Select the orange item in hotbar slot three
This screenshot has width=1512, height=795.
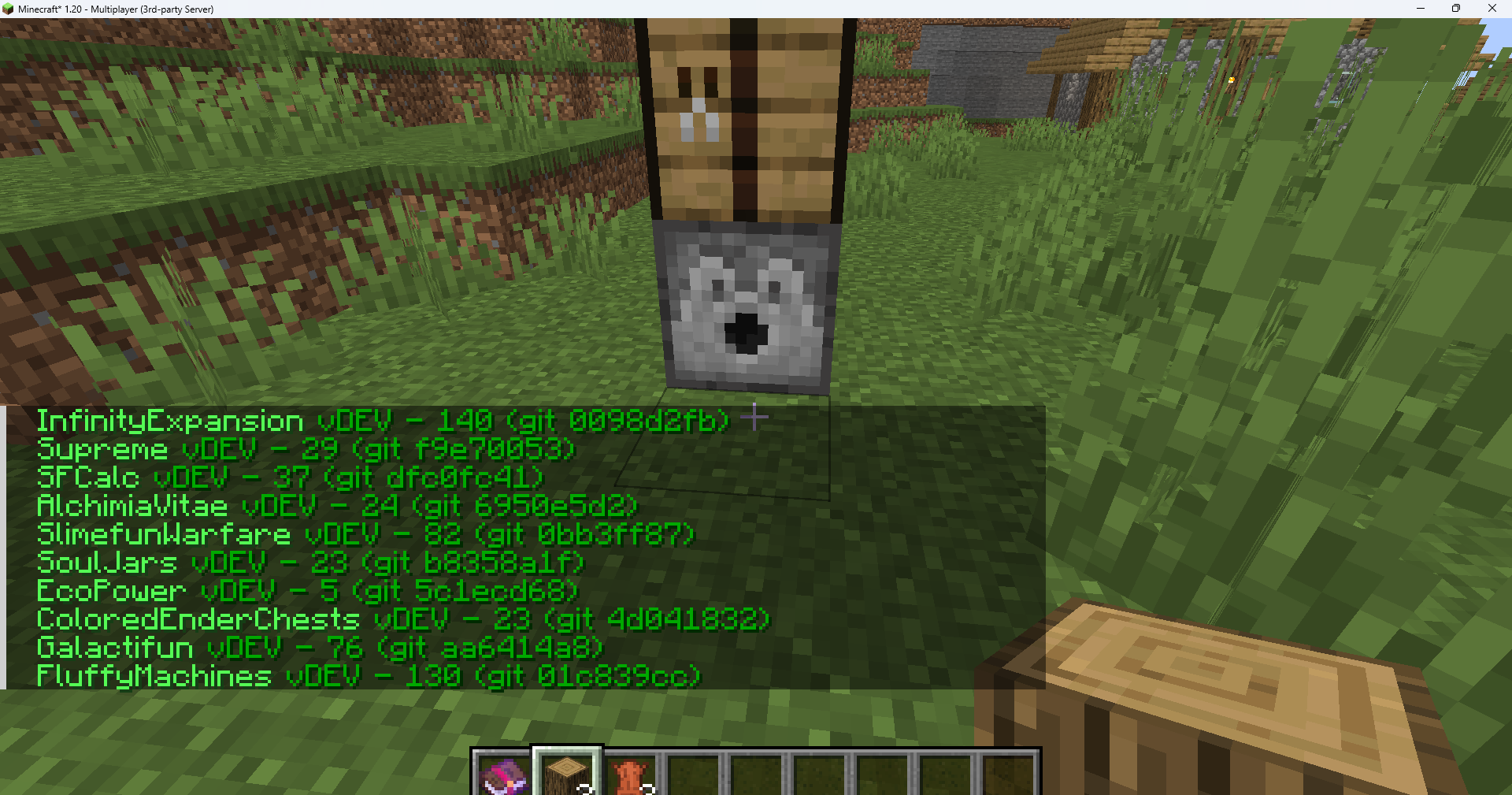coord(630,776)
